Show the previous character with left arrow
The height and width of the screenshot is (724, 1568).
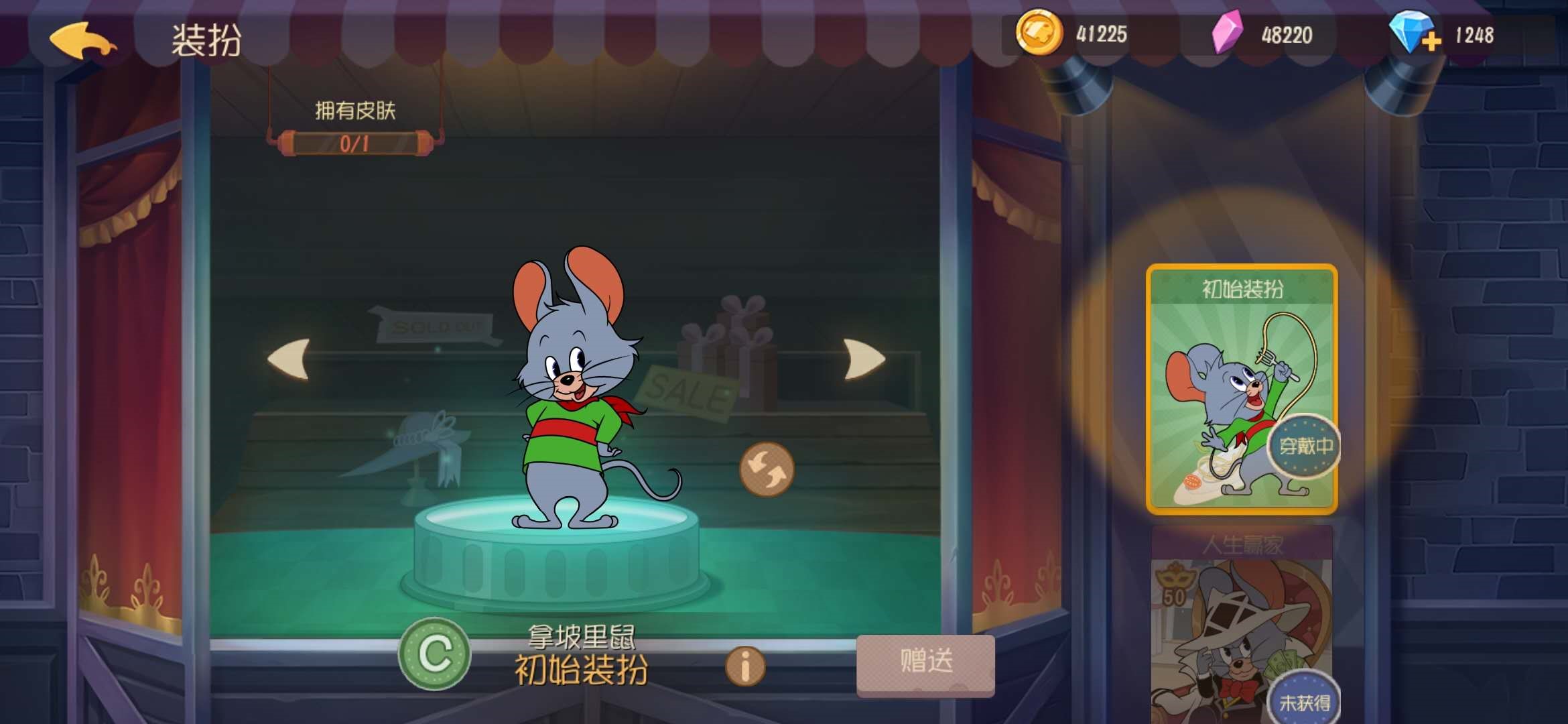coord(289,359)
